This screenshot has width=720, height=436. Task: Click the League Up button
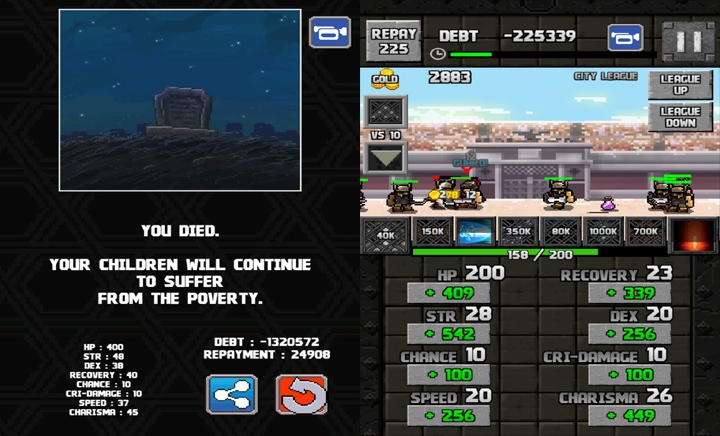point(680,86)
